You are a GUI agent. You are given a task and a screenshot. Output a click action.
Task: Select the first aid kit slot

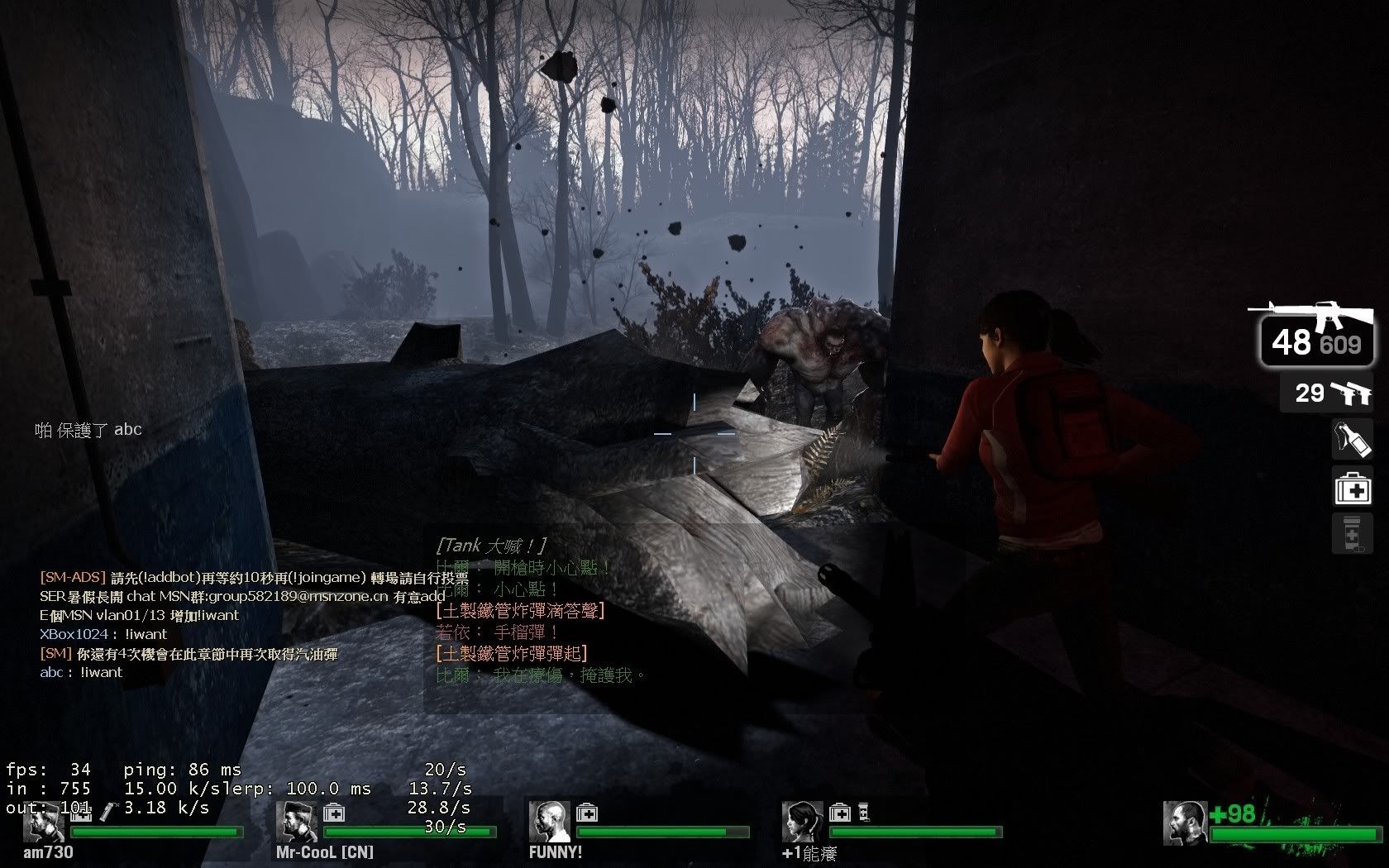point(1352,487)
